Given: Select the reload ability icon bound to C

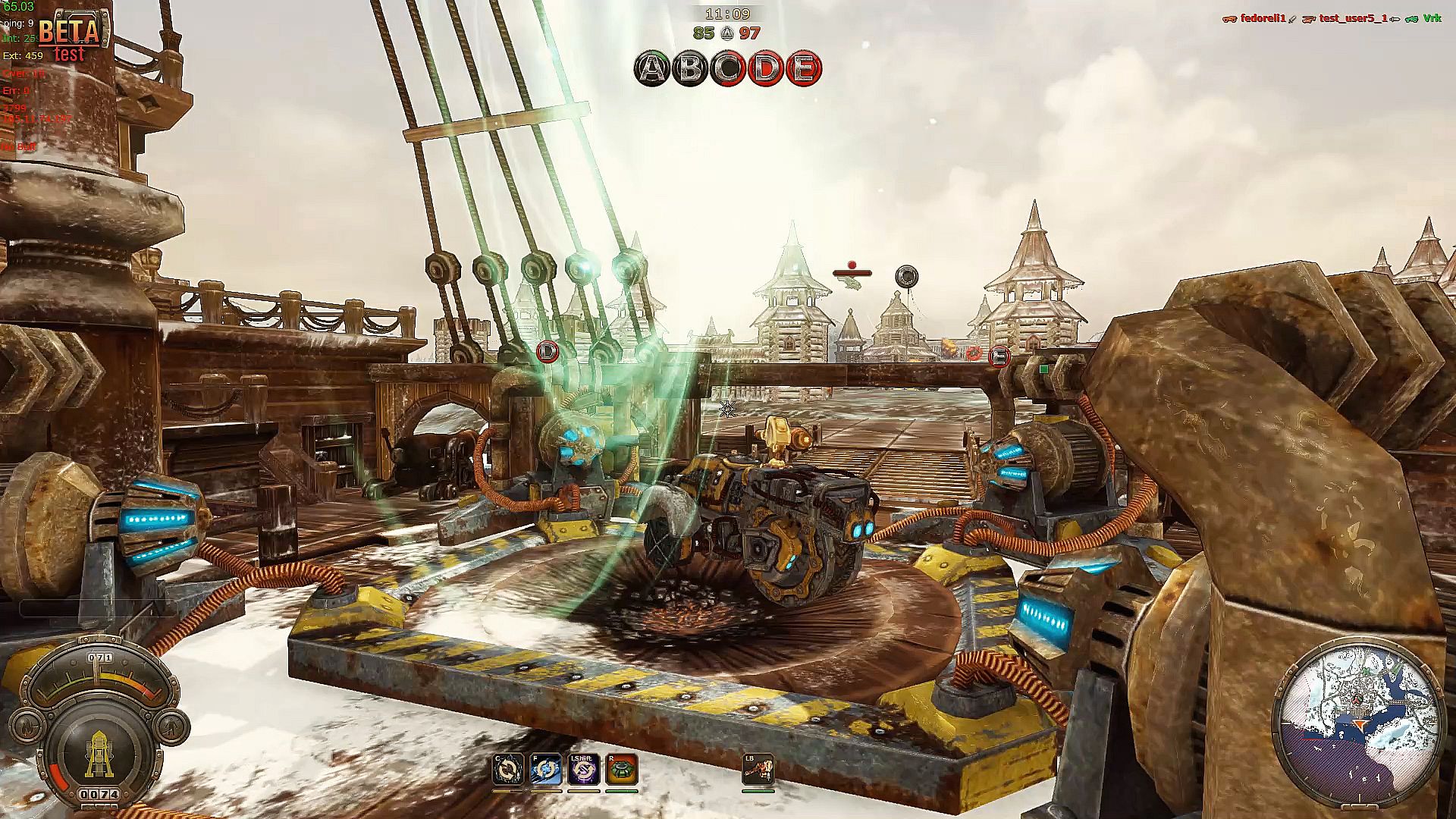Looking at the screenshot, I should point(507,770).
